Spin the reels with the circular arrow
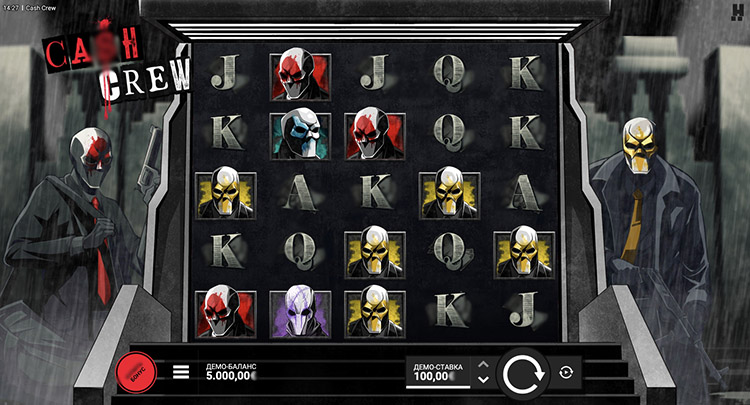 click(520, 373)
